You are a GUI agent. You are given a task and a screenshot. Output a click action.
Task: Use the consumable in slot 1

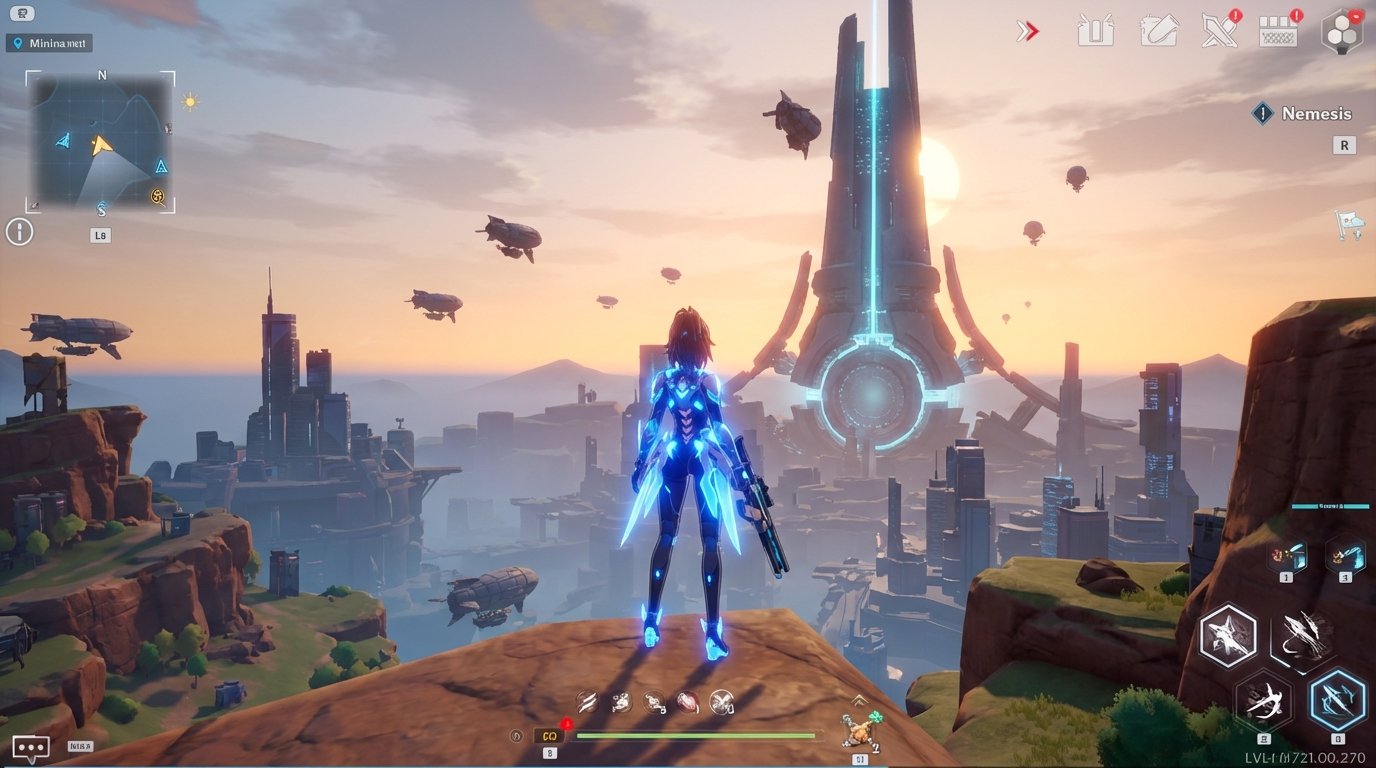click(x=1285, y=557)
